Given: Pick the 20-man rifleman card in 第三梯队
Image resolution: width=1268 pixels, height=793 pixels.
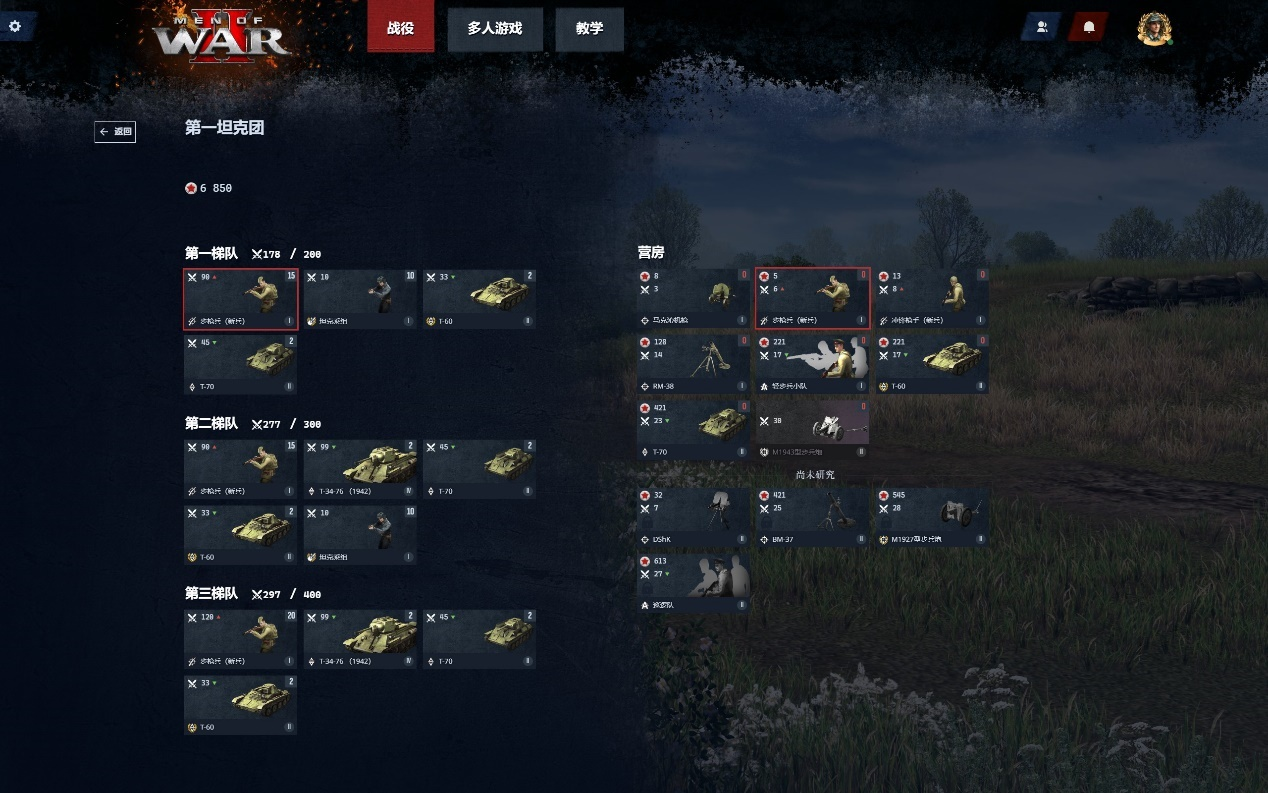Looking at the screenshot, I should coord(240,639).
